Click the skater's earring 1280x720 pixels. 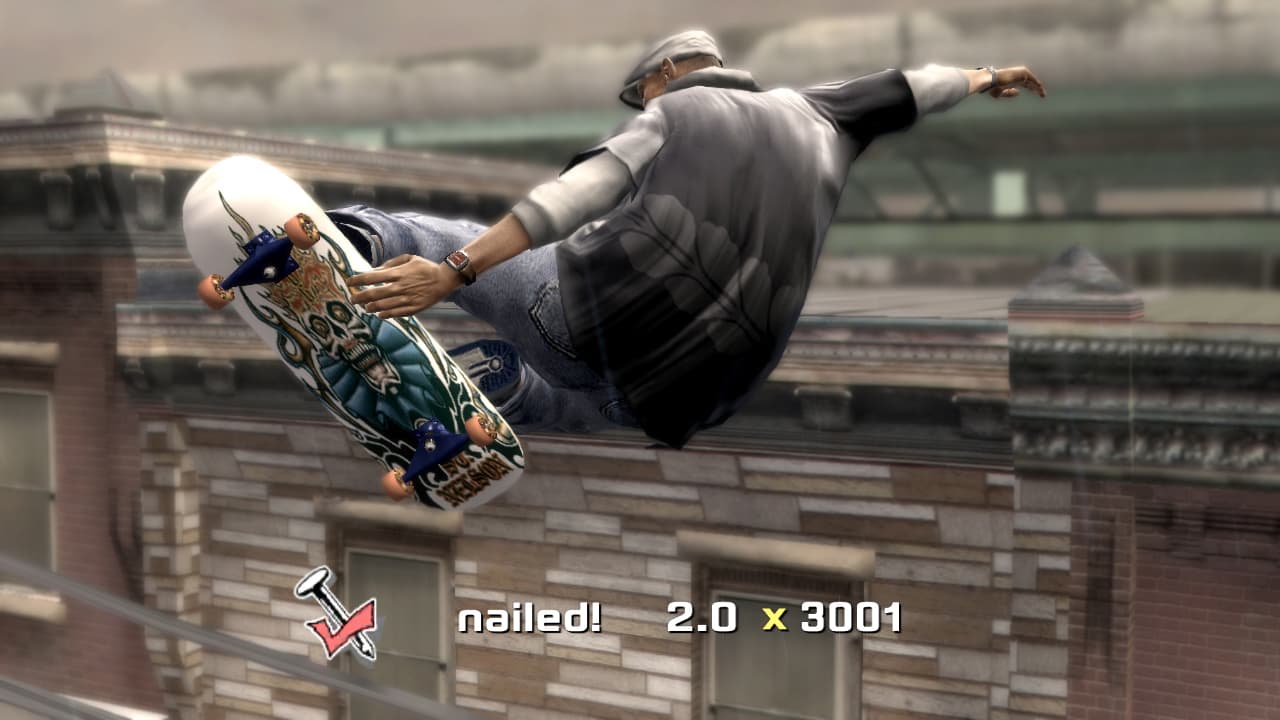666,75
